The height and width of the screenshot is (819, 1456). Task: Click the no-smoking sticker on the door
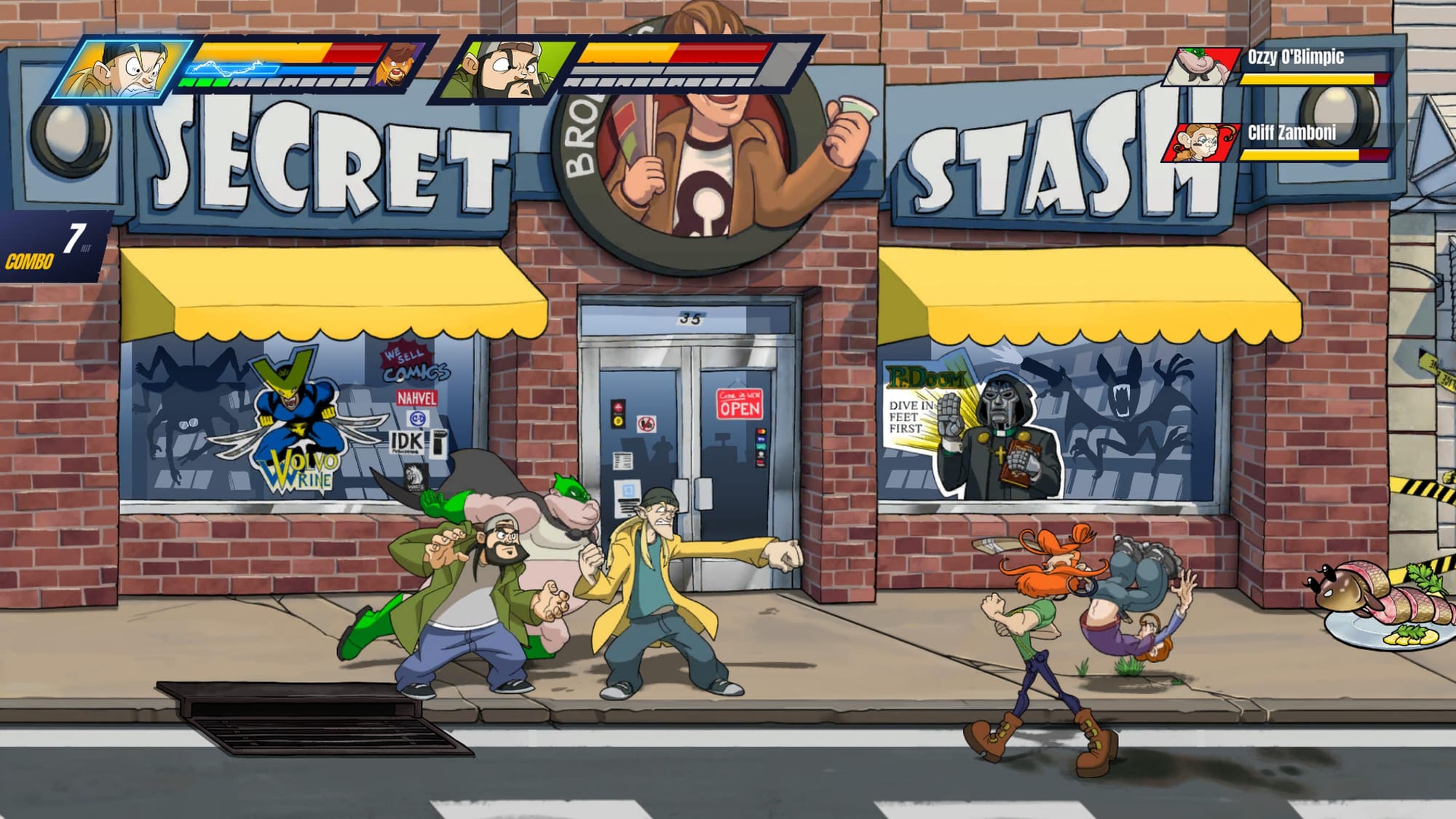tap(646, 424)
